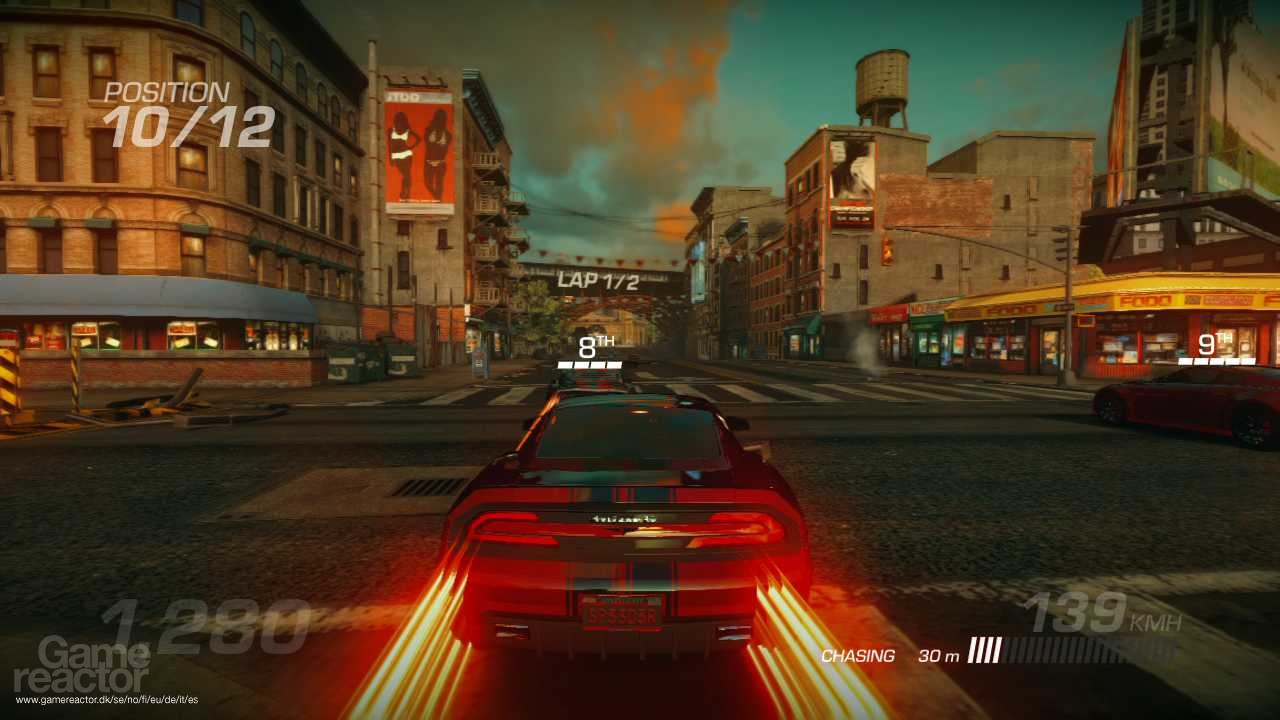Select the 139 KMH speedometer readout
Image resolution: width=1280 pixels, height=720 pixels.
pos(1090,610)
